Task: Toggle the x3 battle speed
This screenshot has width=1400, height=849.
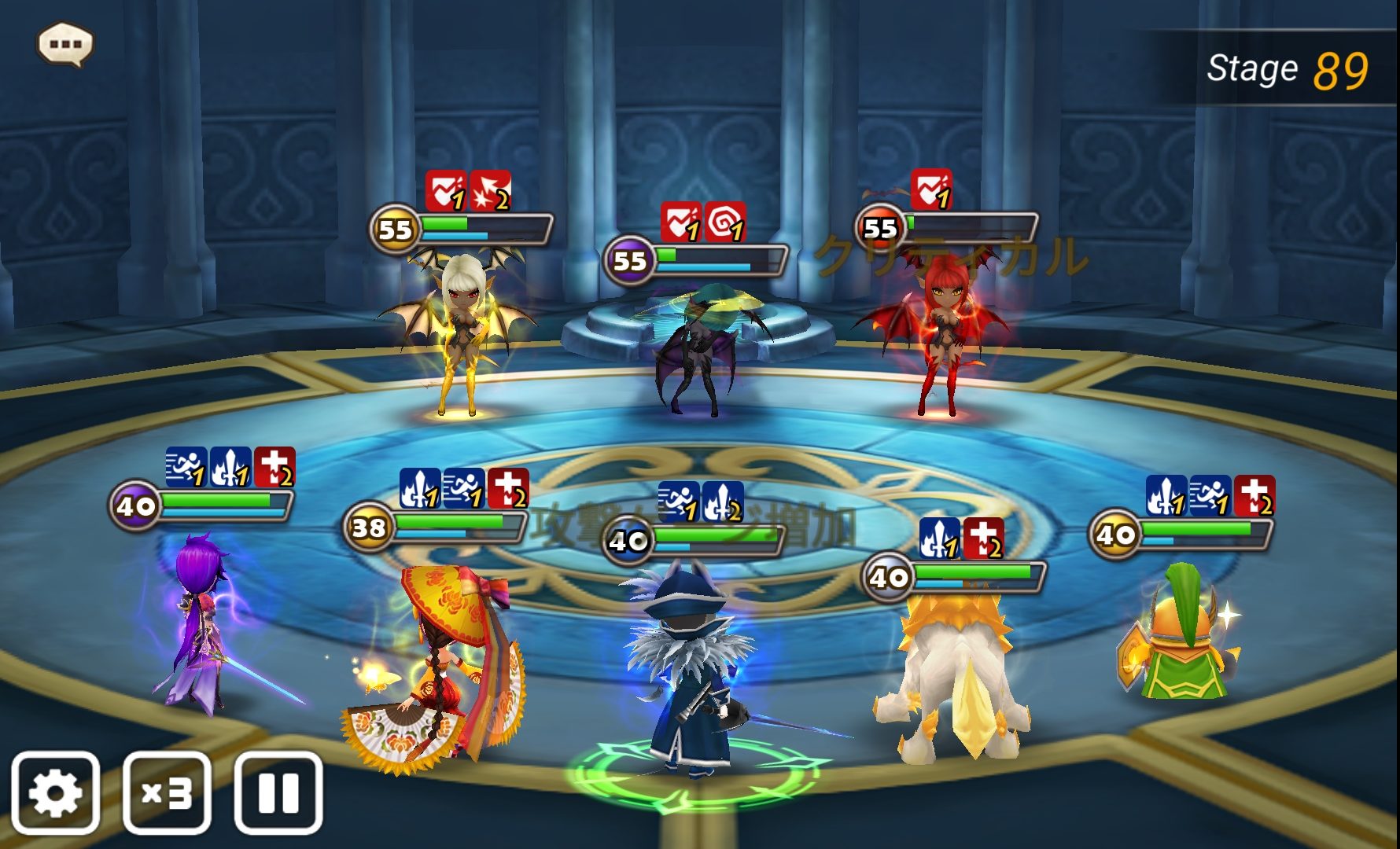Action: [x=167, y=792]
